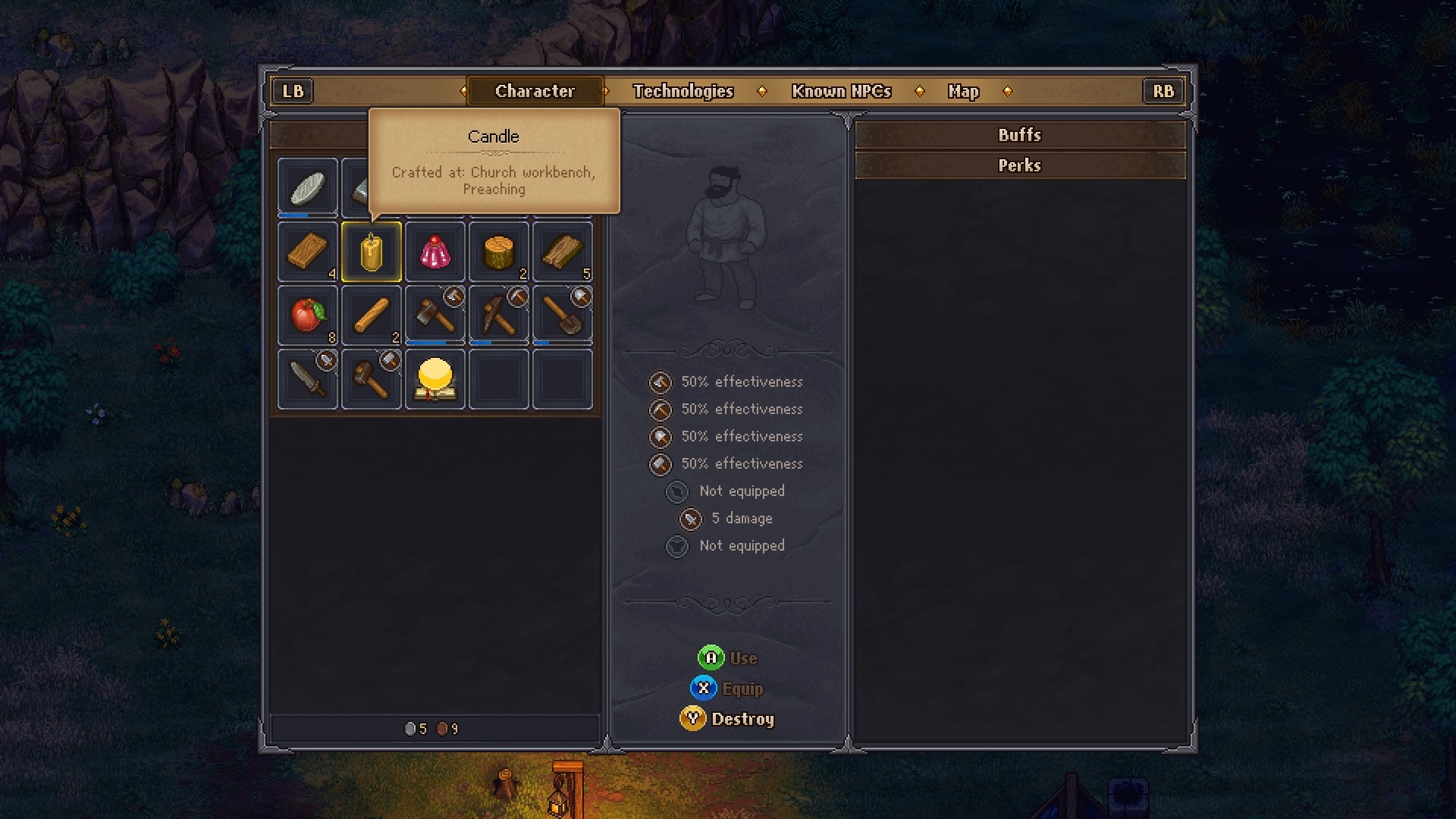Open the Known NPCs tab
Screen dimensions: 1456x819
point(841,91)
